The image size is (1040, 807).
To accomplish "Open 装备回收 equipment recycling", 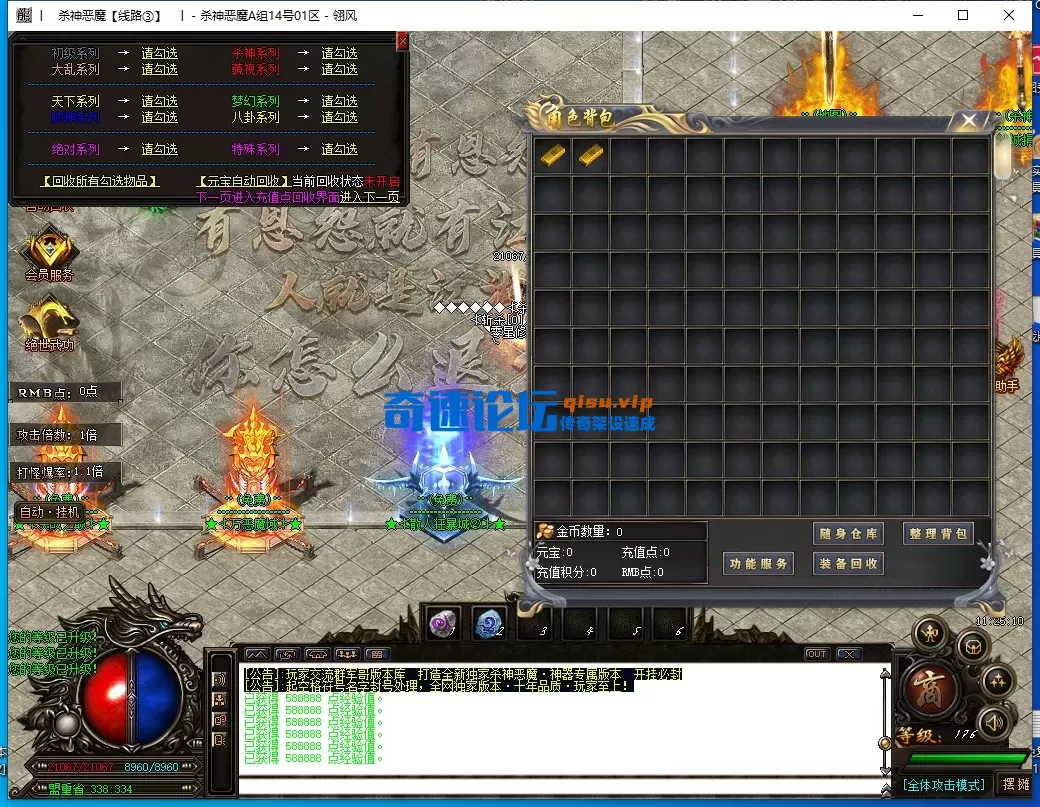I will 848,564.
